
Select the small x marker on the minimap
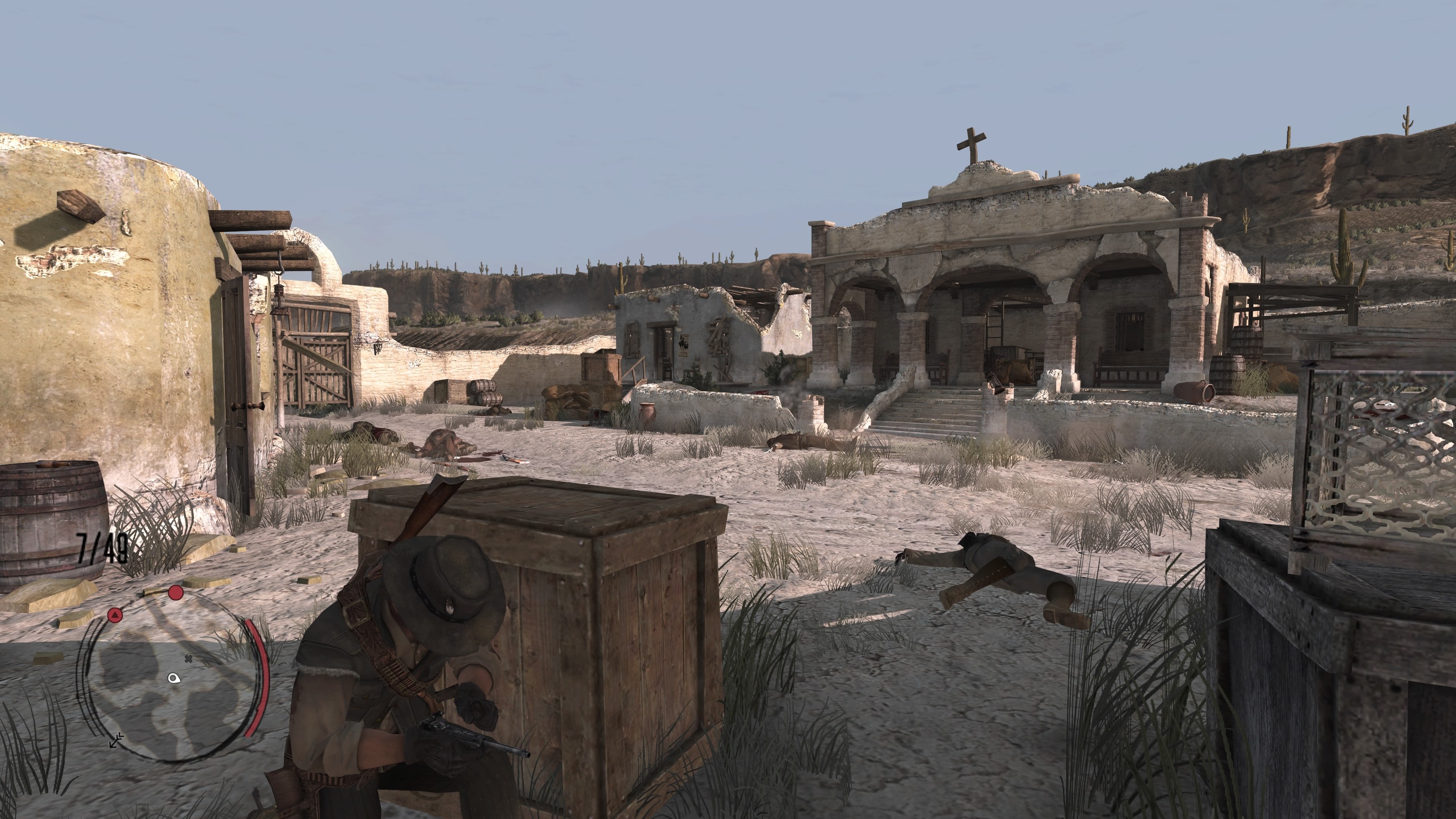pyautogui.click(x=188, y=659)
